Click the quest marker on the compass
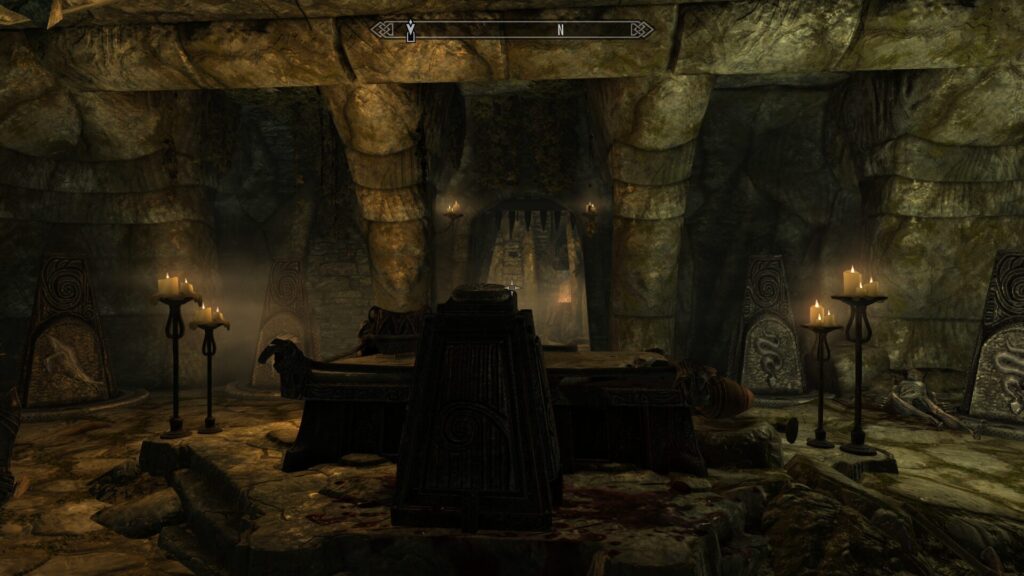Image resolution: width=1024 pixels, height=576 pixels. (410, 31)
